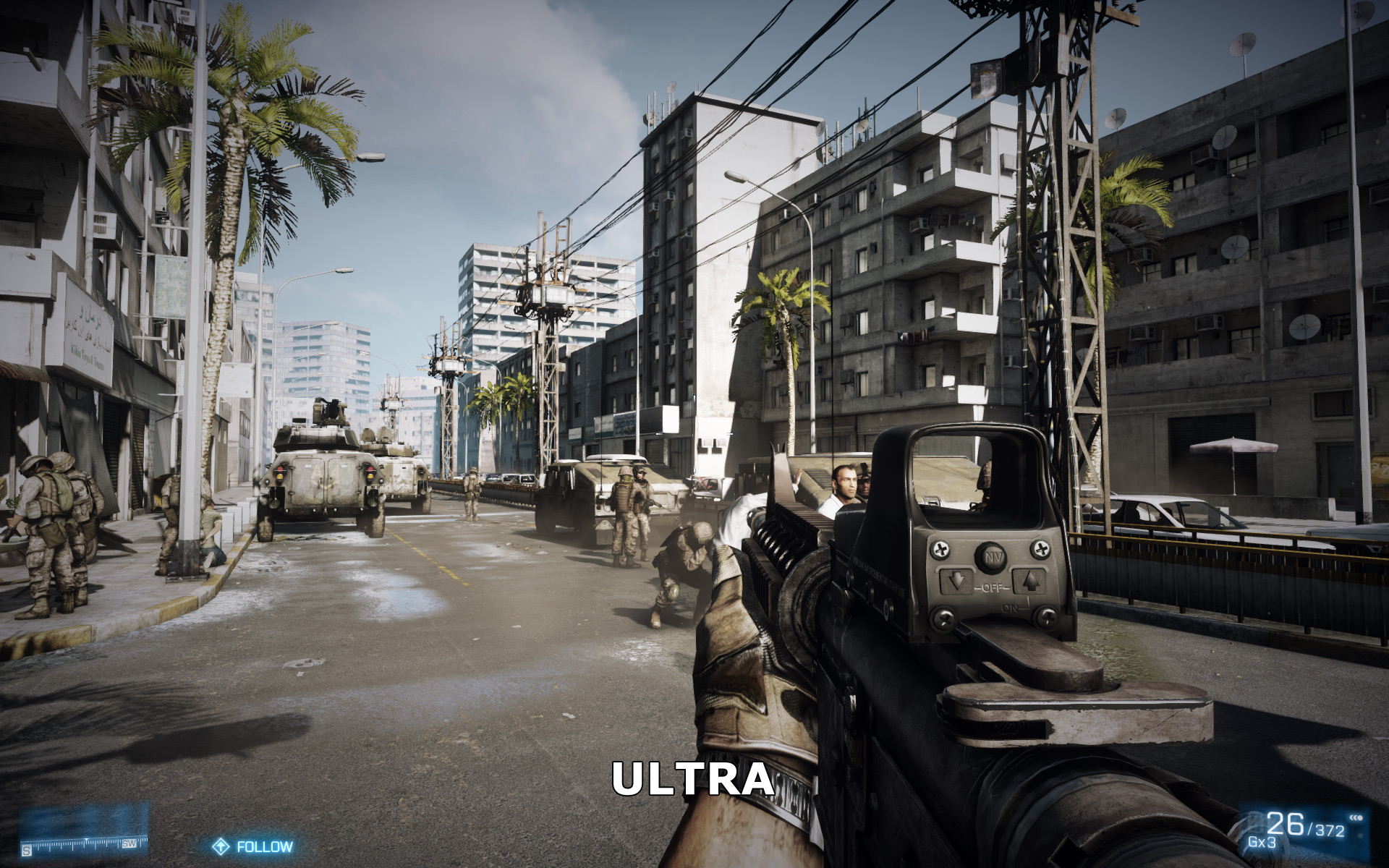
Task: Click the fire-mode bullets icon near the ammo counter
Action: (1355, 817)
